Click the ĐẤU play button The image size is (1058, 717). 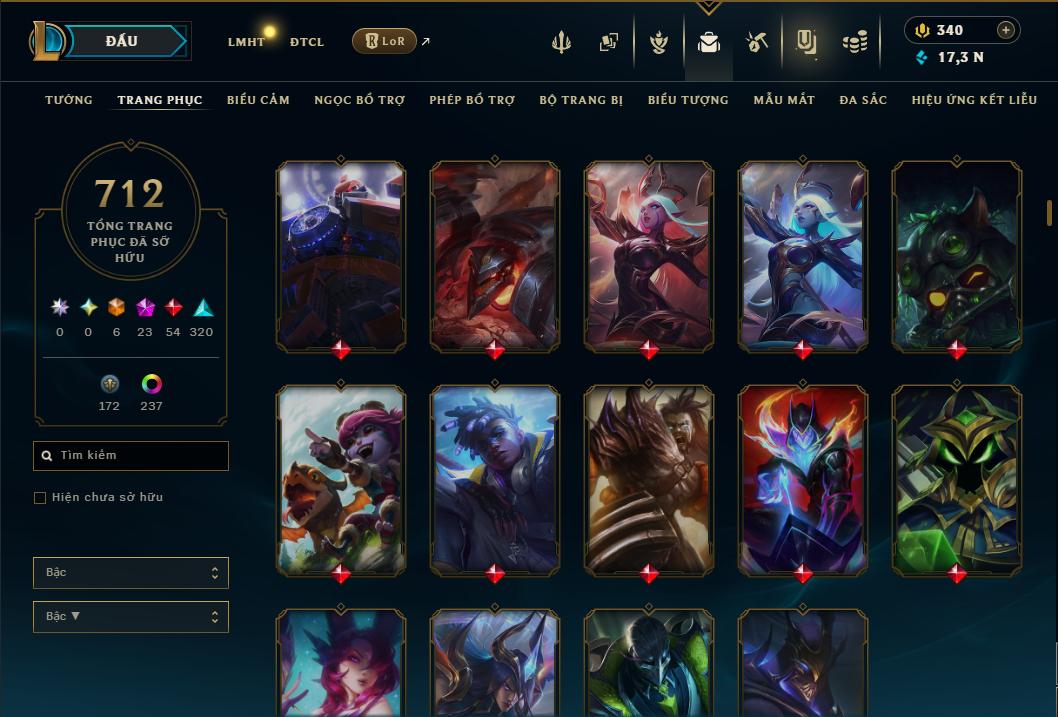122,41
